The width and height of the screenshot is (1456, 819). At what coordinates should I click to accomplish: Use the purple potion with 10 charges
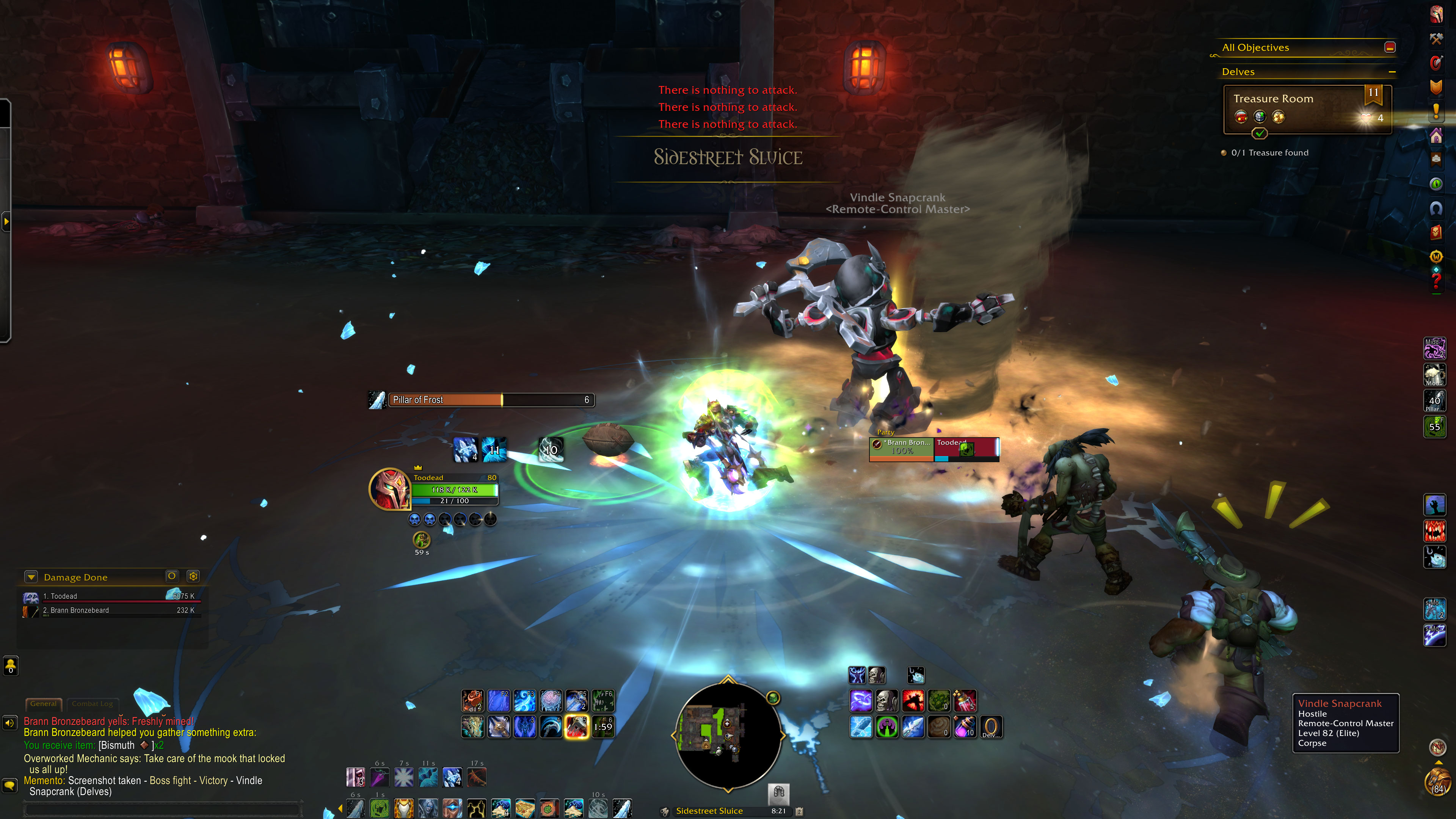964,727
